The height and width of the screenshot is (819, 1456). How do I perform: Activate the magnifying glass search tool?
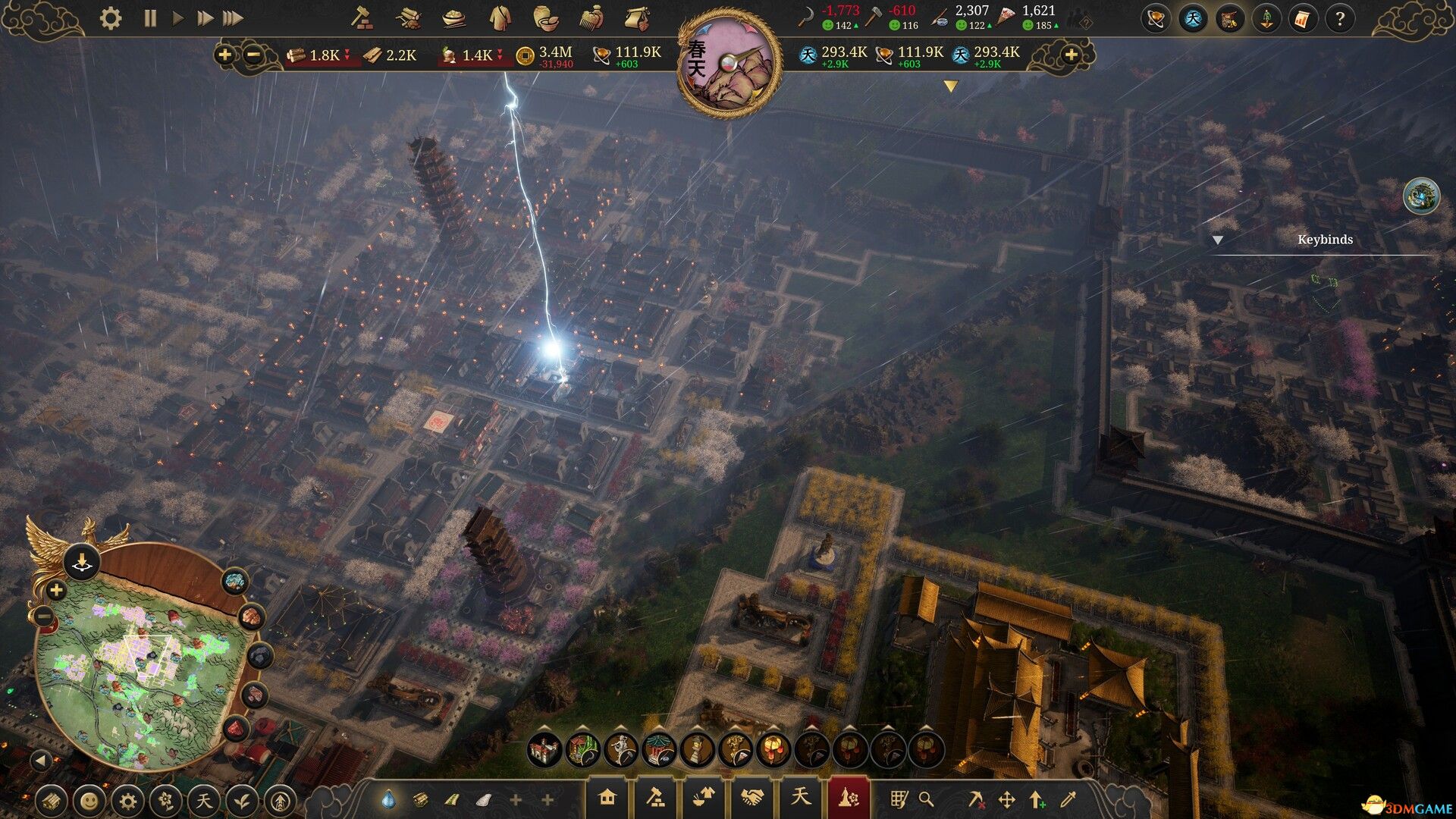coord(926,799)
